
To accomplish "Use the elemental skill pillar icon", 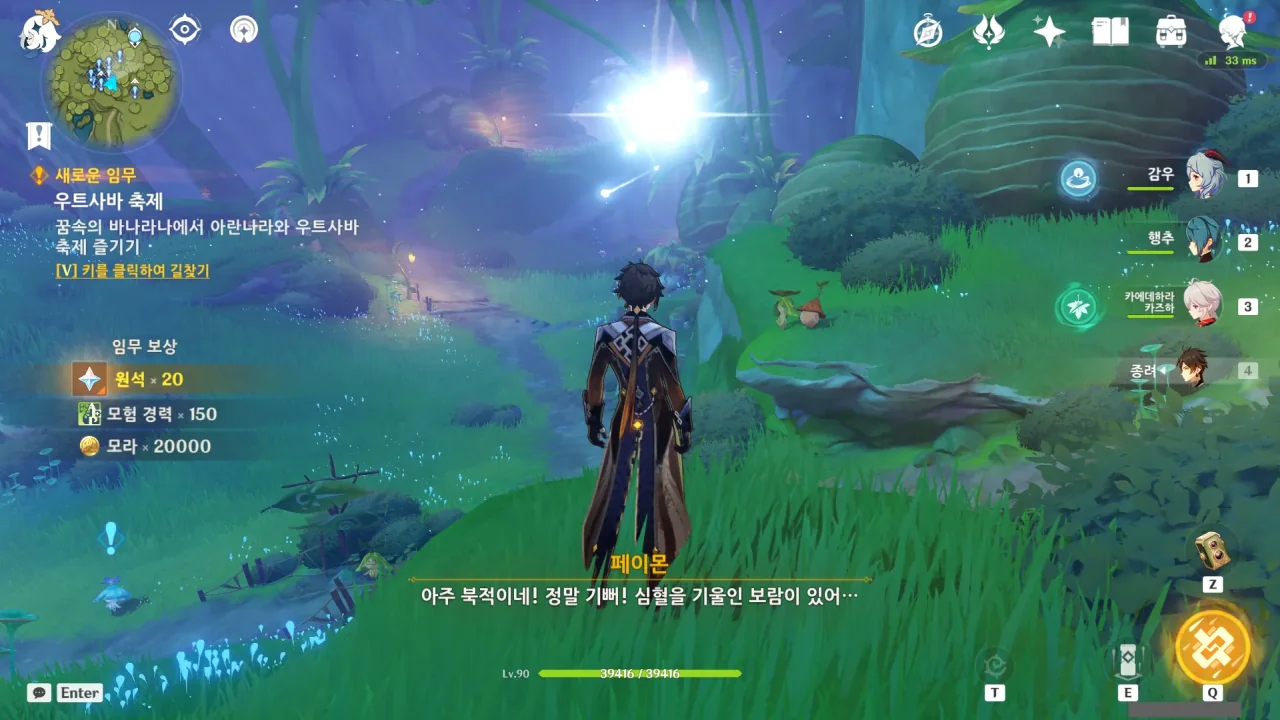I will tap(1127, 661).
